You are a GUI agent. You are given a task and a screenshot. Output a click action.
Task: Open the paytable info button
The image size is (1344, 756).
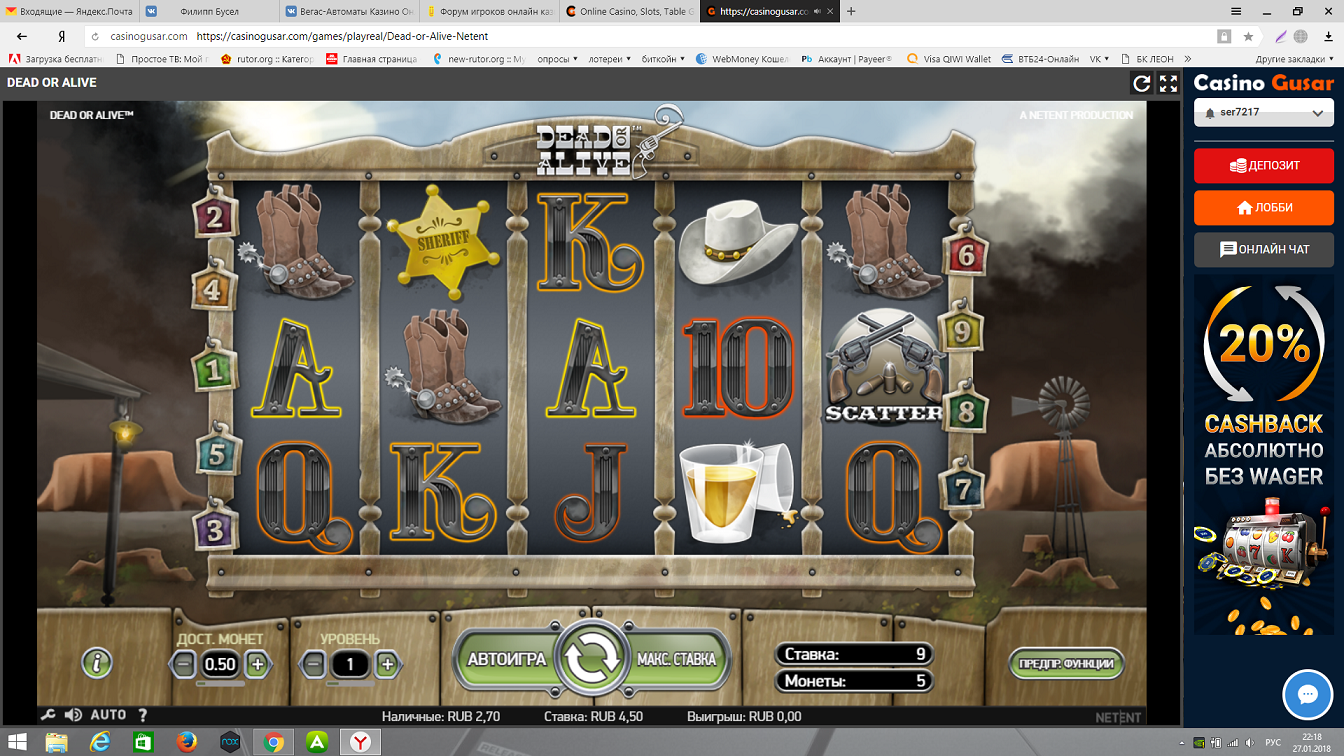tap(97, 662)
